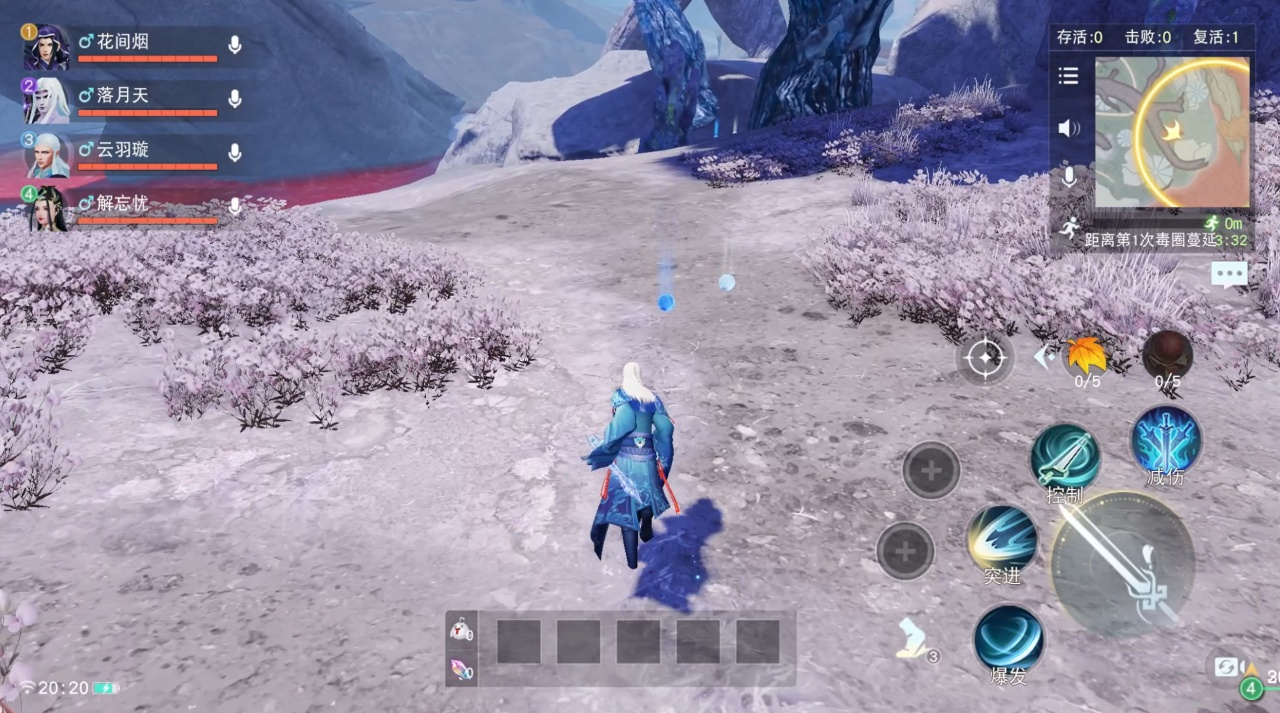
Task: Tap the boot-shaped dodge icon
Action: coord(915,639)
